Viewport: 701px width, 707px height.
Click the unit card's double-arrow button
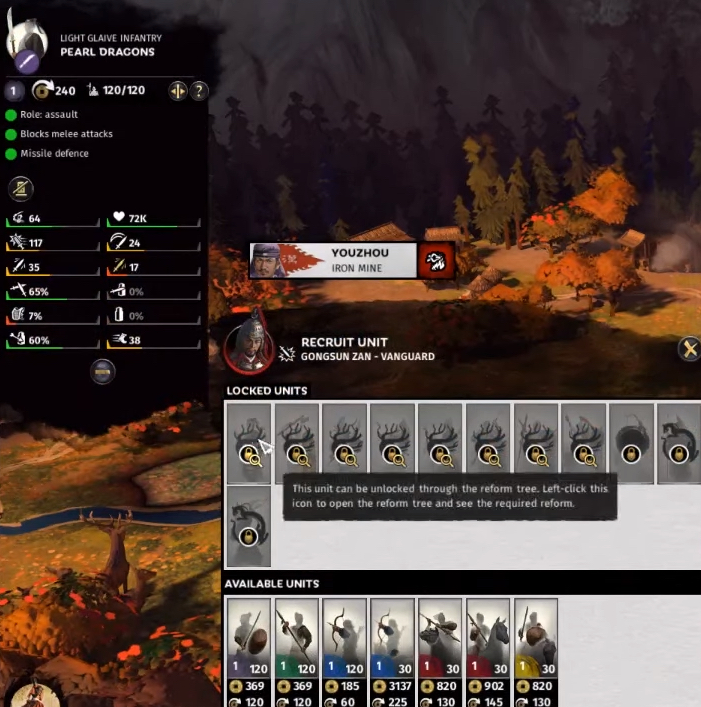(178, 91)
